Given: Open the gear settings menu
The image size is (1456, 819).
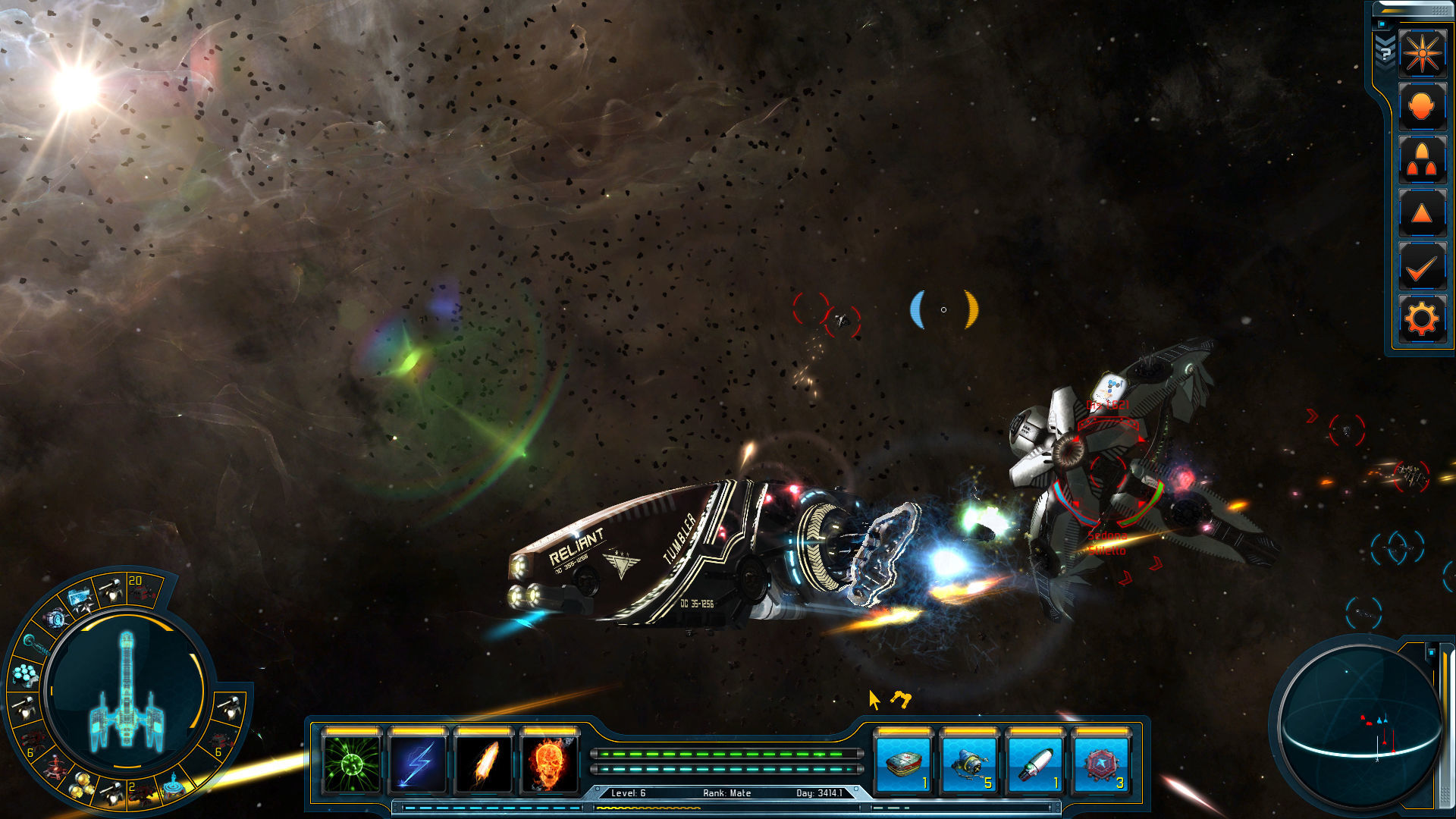Looking at the screenshot, I should click(1422, 319).
